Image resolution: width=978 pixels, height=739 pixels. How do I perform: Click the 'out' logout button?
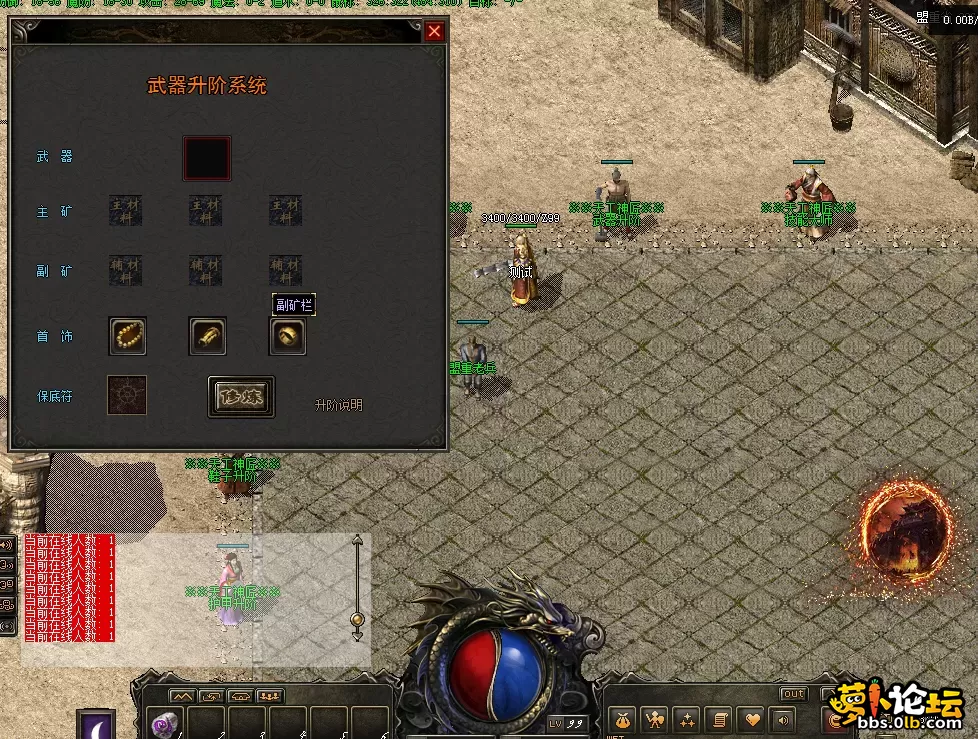tap(794, 694)
